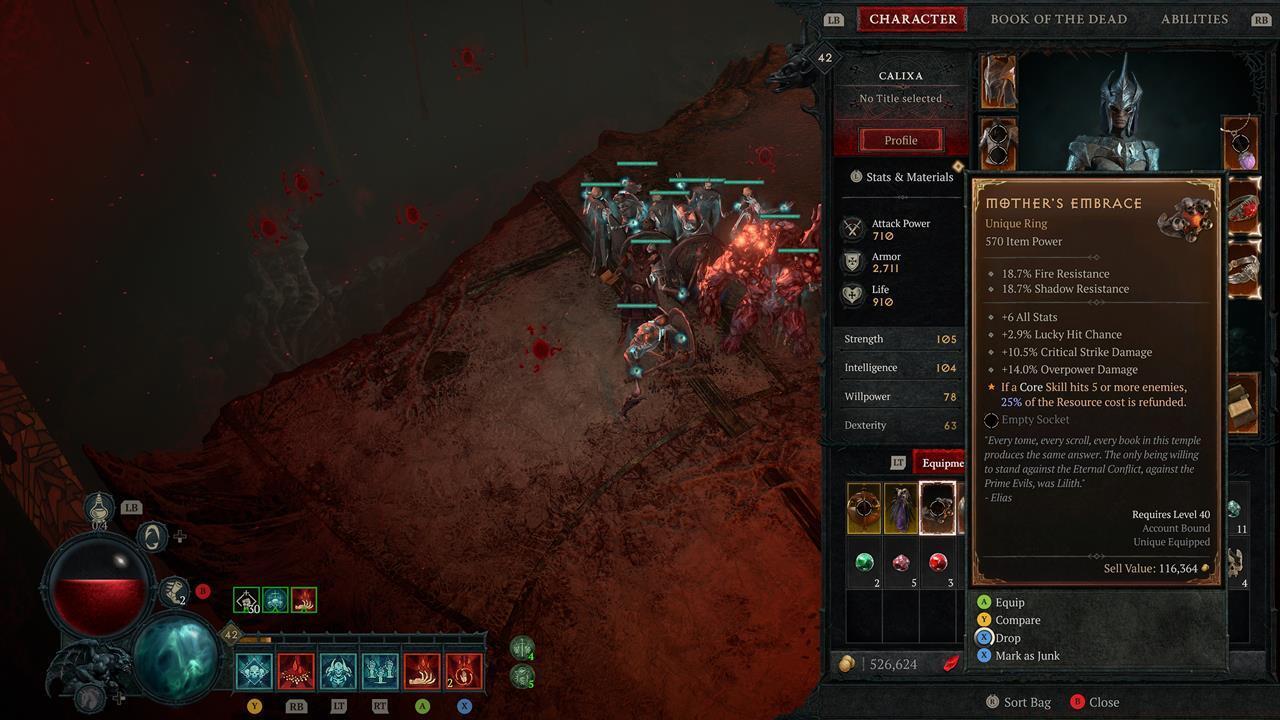Mark the ring as Junk
Screen dimensions: 1280x720
[1026, 656]
